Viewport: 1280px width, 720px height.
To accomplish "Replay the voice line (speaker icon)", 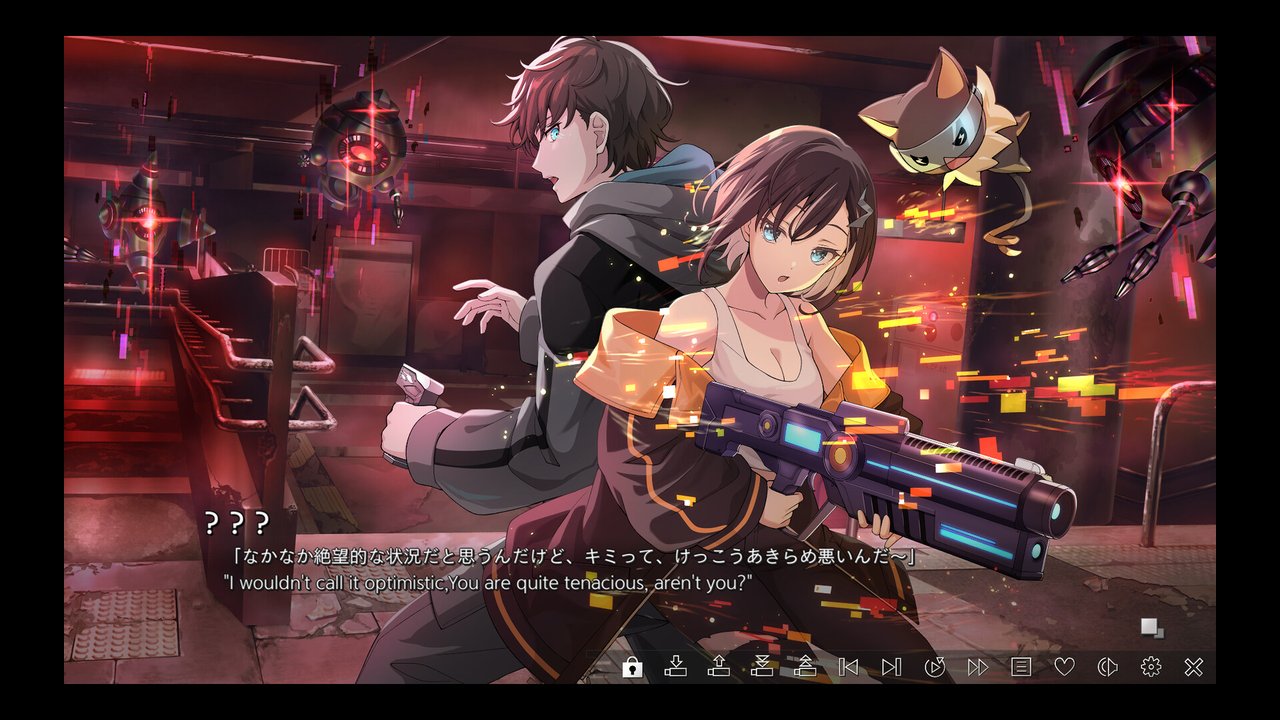I will pyautogui.click(x=1107, y=667).
